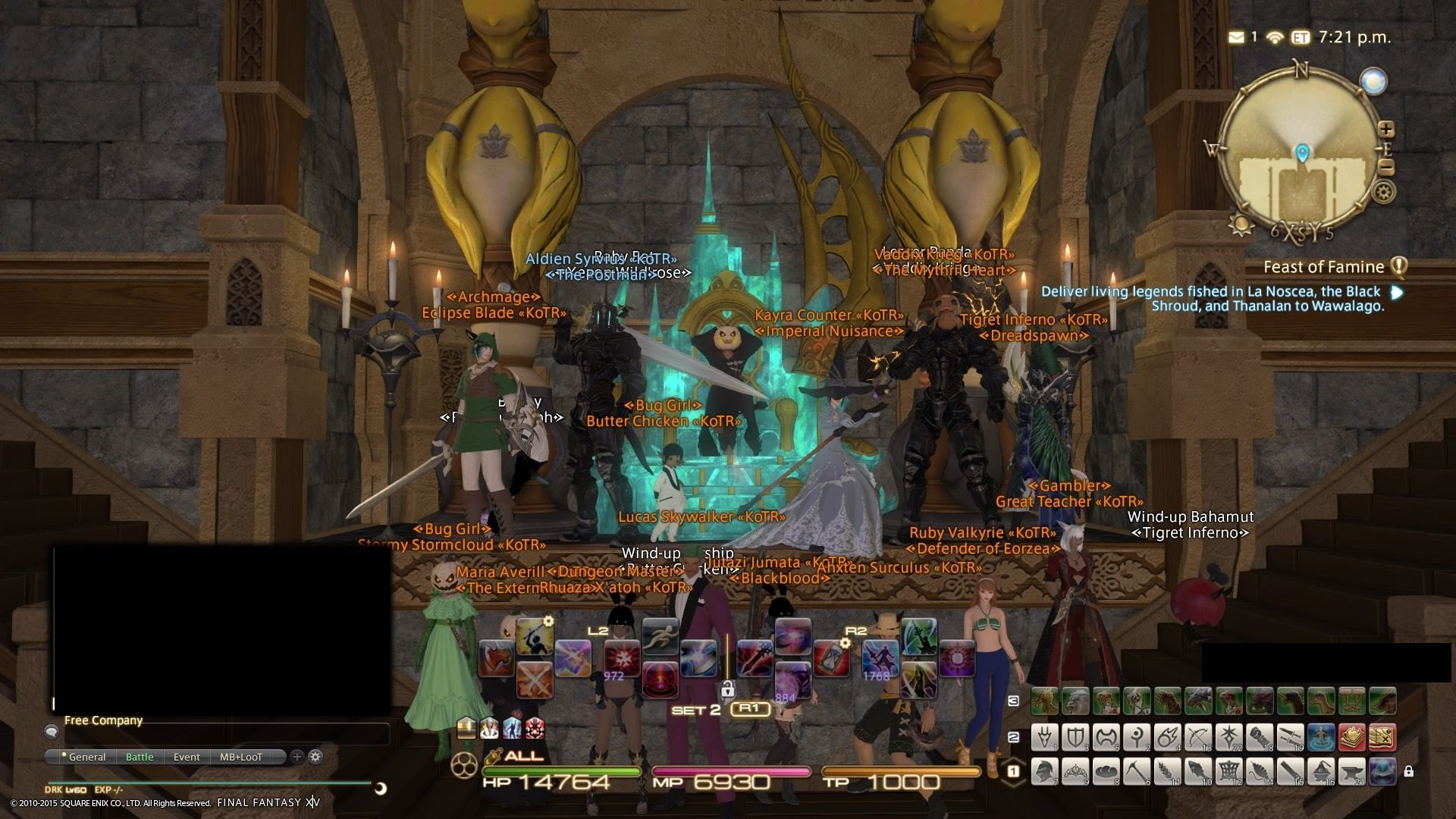
Task: Switch to the pickaxe miner gear set
Action: click(x=1137, y=772)
